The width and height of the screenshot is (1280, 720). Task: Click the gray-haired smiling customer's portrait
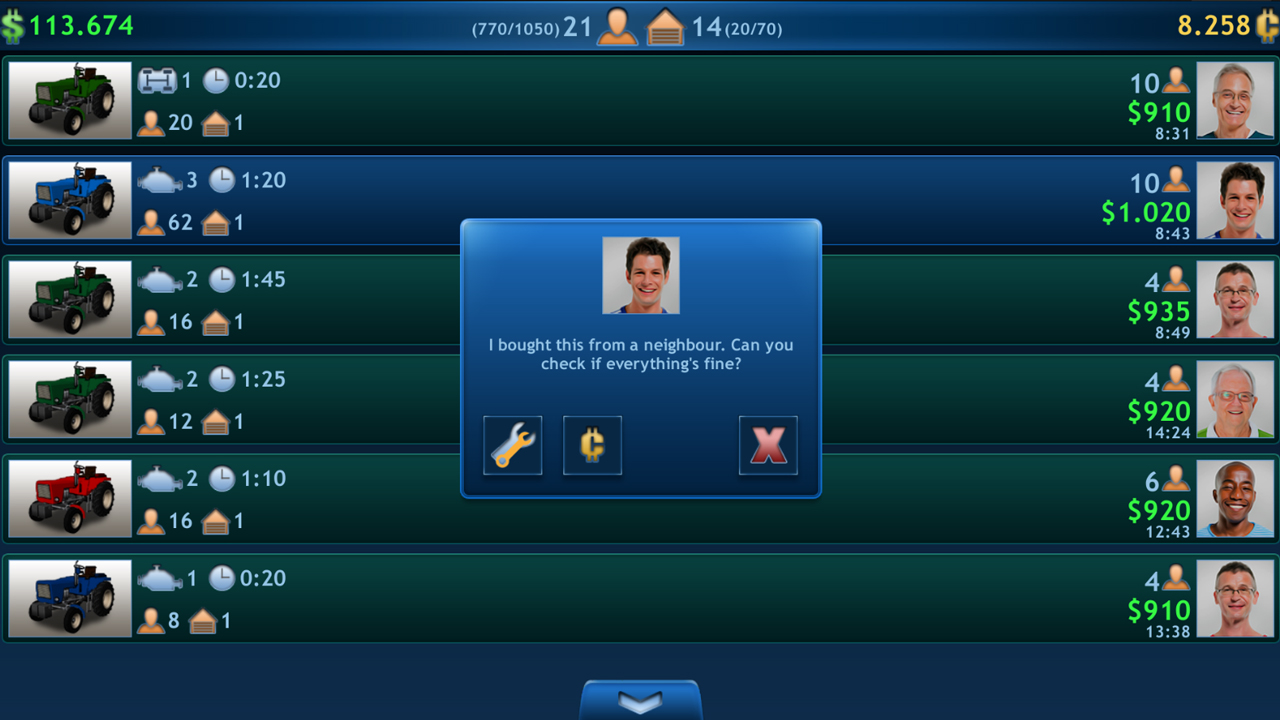tap(1235, 99)
